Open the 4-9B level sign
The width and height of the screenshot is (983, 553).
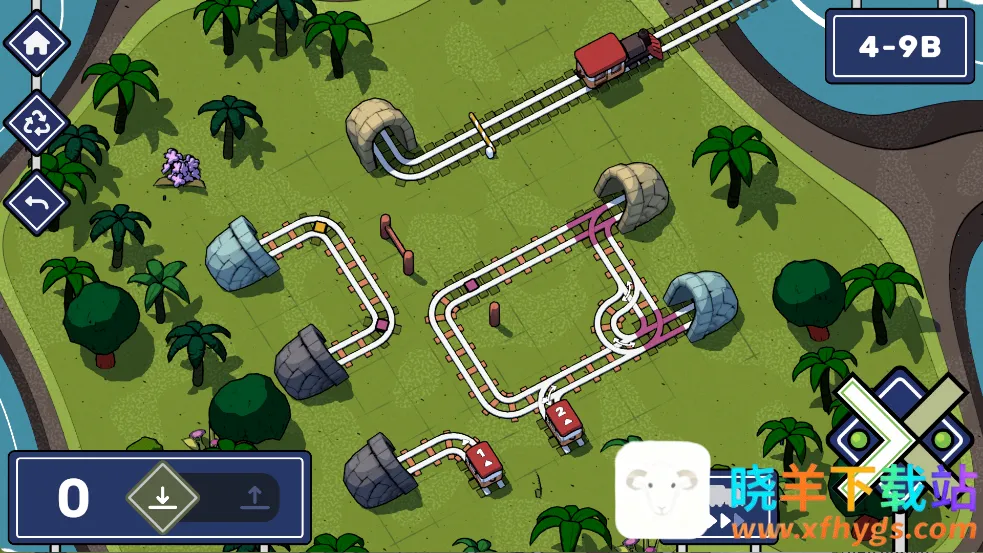click(x=899, y=47)
